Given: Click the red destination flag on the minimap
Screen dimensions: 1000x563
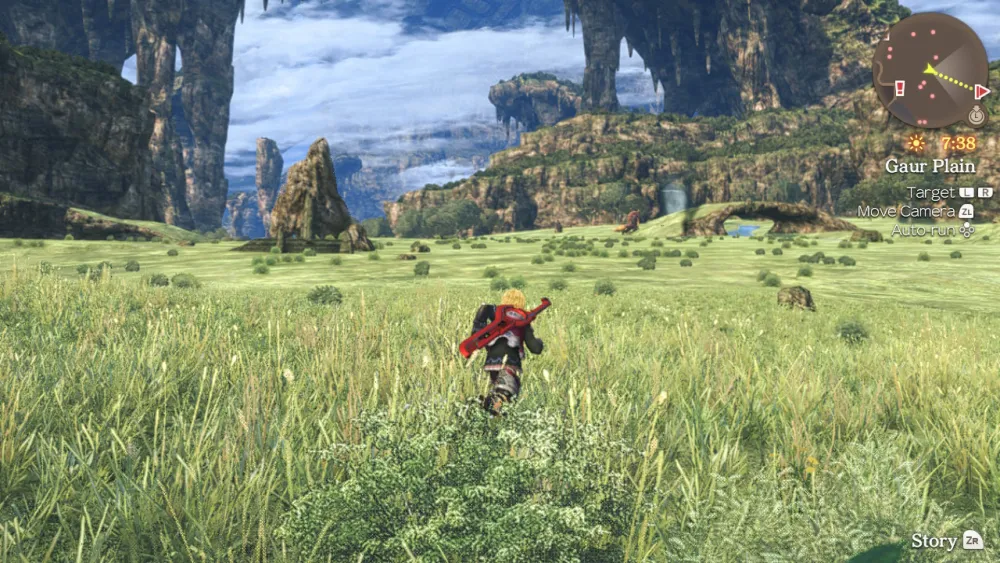Looking at the screenshot, I should [x=982, y=92].
